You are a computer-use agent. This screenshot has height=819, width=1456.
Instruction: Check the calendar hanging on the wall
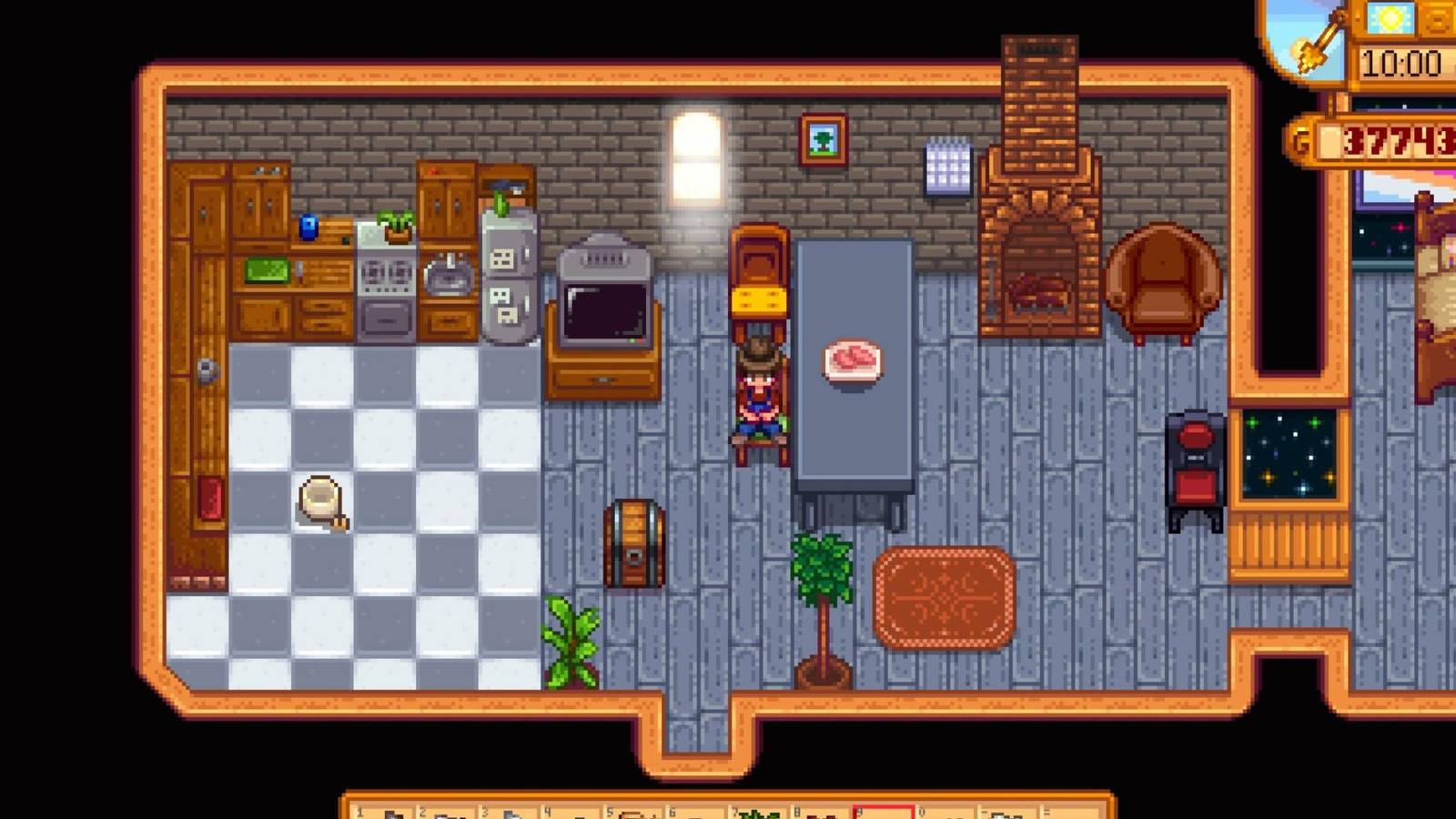click(946, 164)
